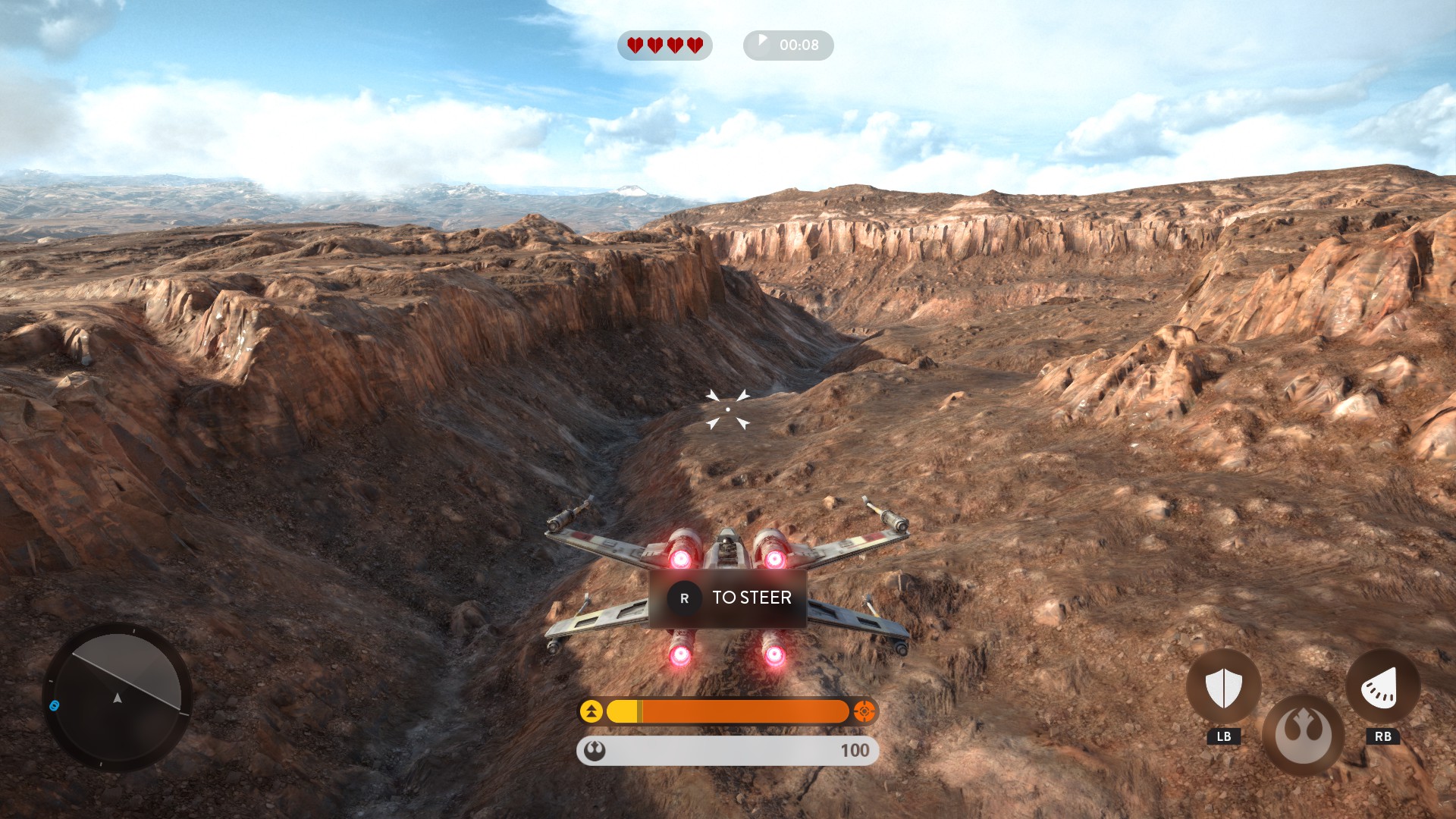Select the yellow speed boost icon
This screenshot has height=819, width=1456.
click(x=591, y=711)
